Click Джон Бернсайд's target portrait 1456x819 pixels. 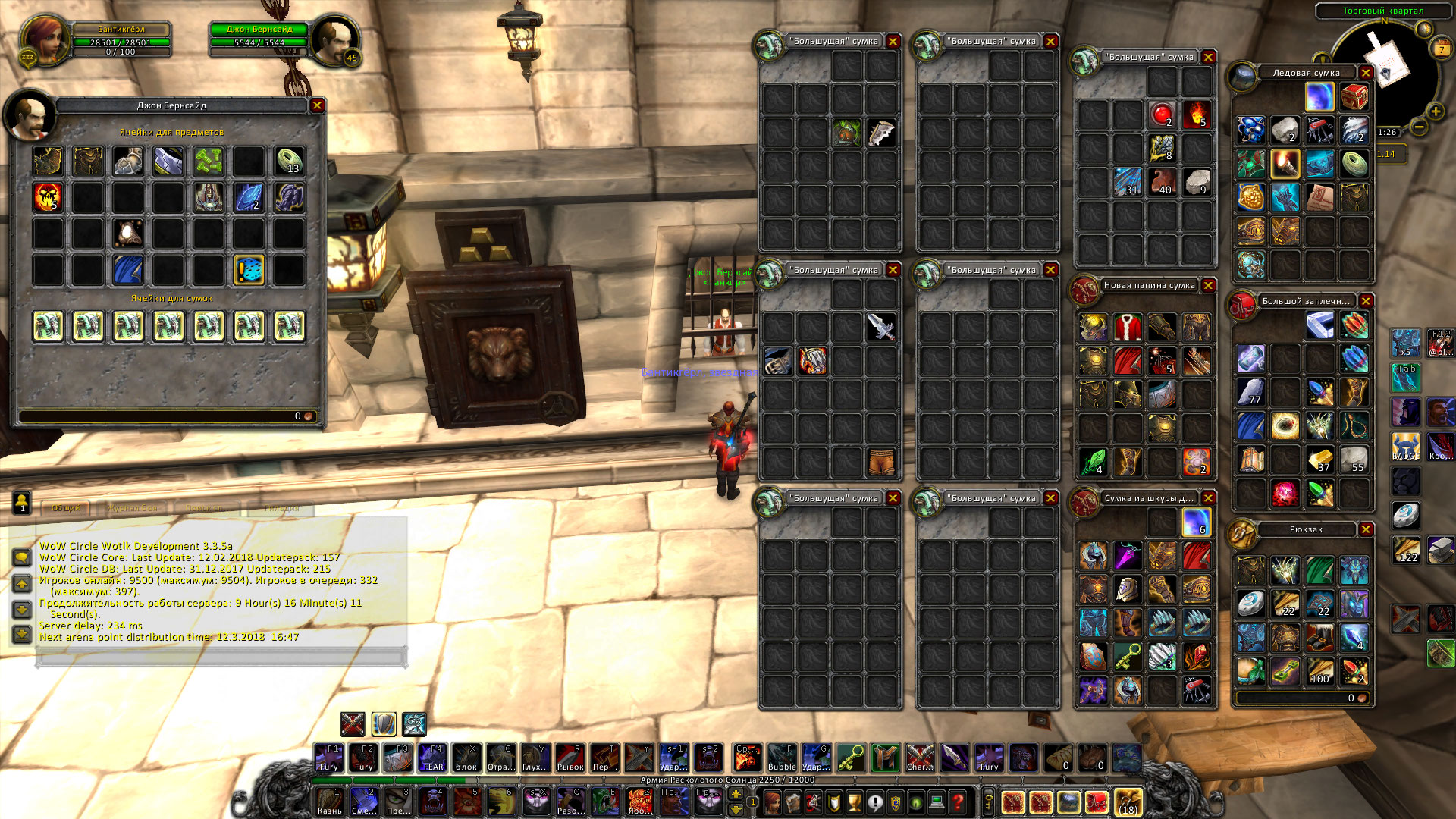coord(334,40)
